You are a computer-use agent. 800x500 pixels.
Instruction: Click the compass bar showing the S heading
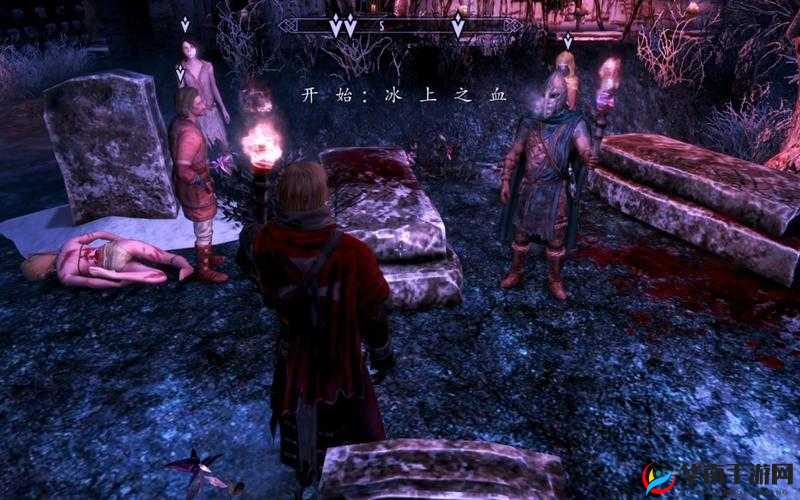click(400, 26)
